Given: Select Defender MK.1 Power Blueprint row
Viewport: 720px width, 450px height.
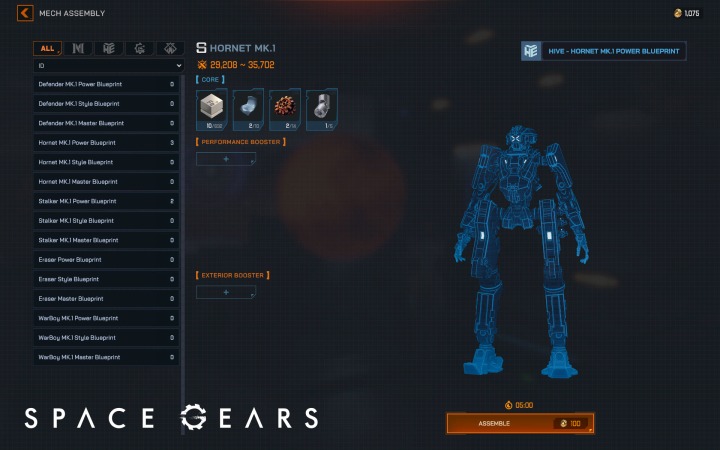Looking at the screenshot, I should [107, 84].
